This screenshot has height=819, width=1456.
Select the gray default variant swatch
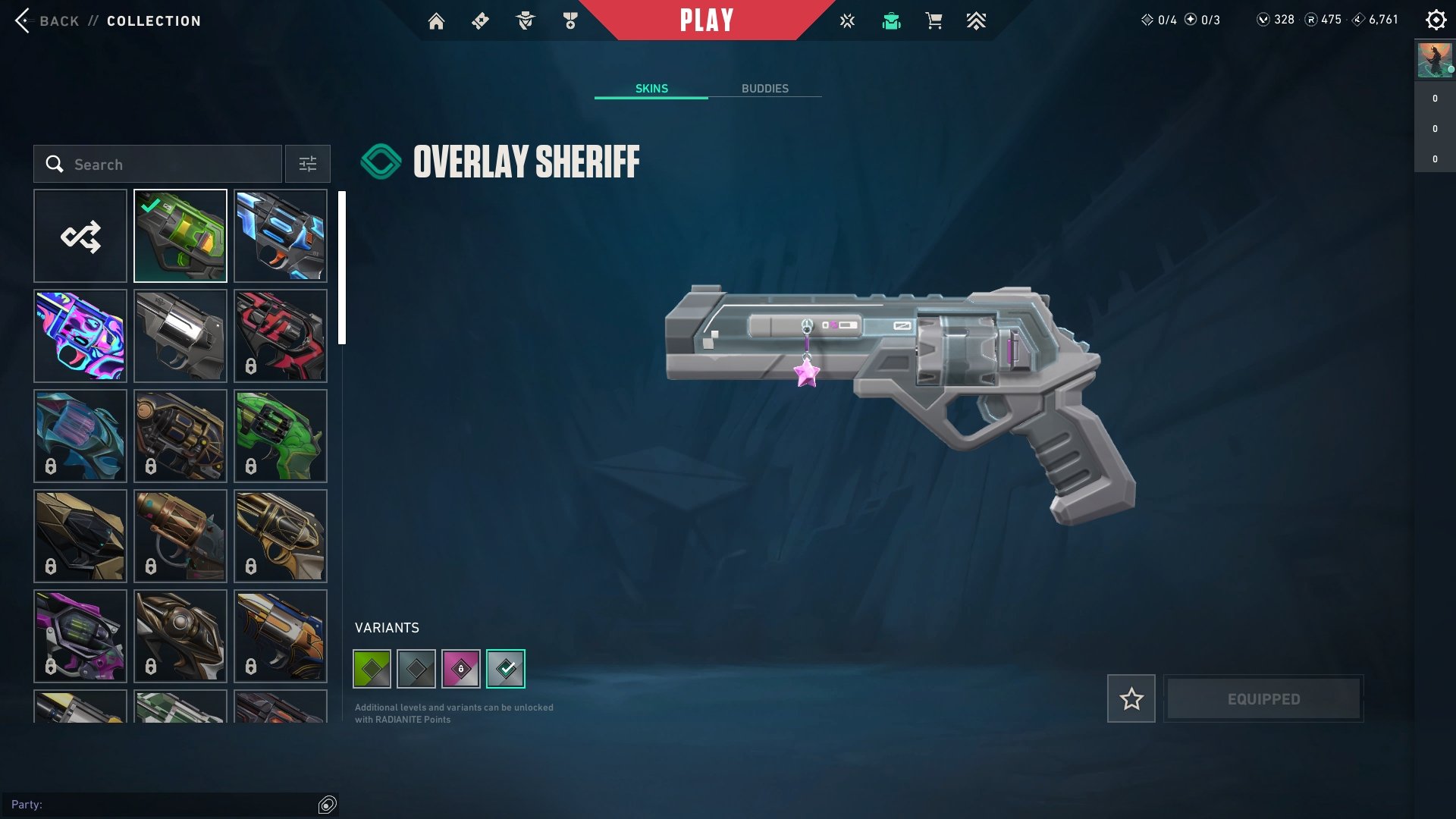(x=417, y=668)
